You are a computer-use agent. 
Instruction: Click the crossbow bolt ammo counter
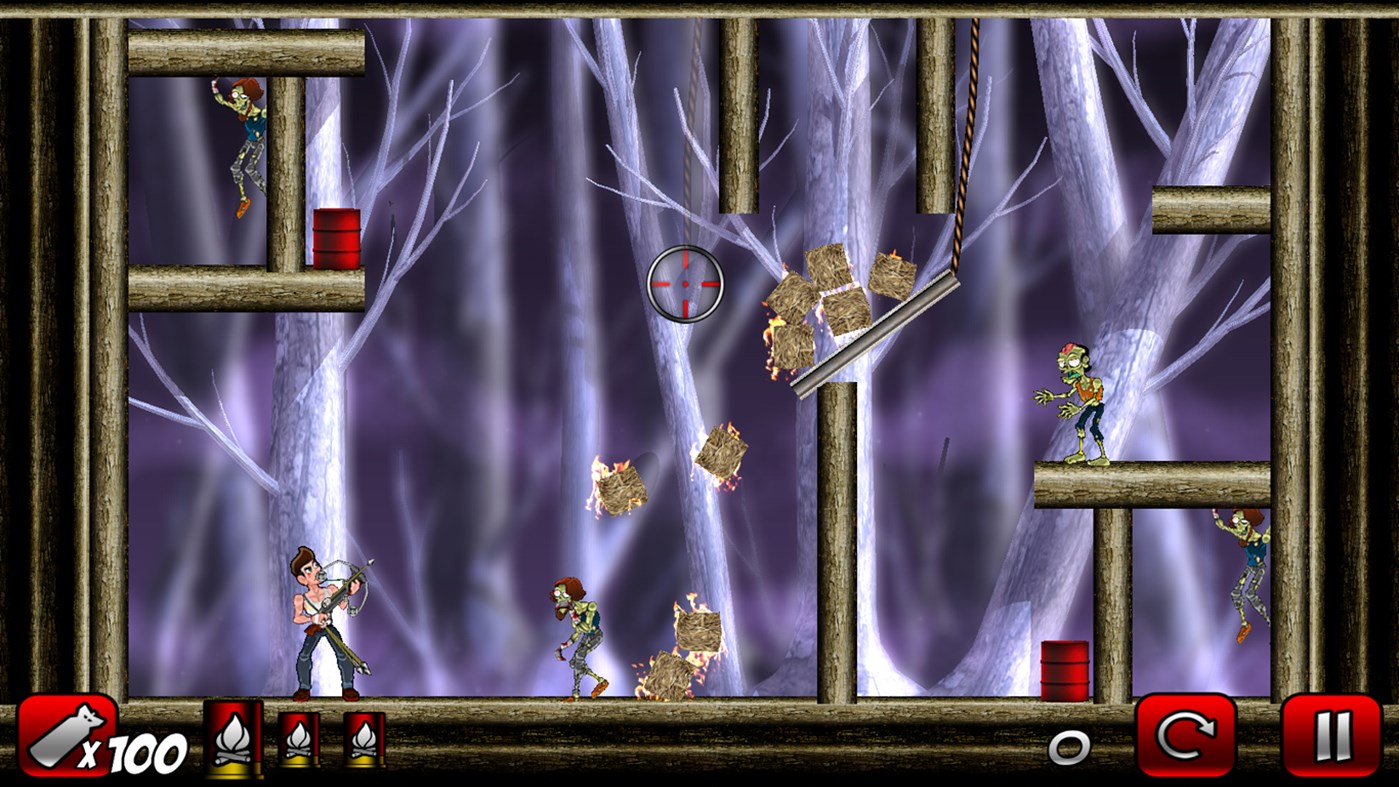tap(65, 740)
